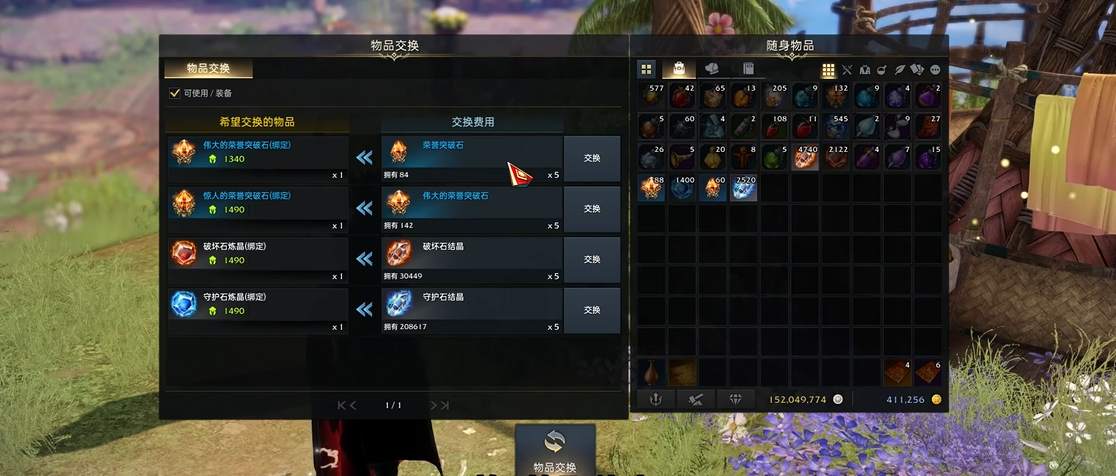Viewport: 1116px width, 476px height.
Task: Select the 物品交换 tab
Action: tap(208, 69)
